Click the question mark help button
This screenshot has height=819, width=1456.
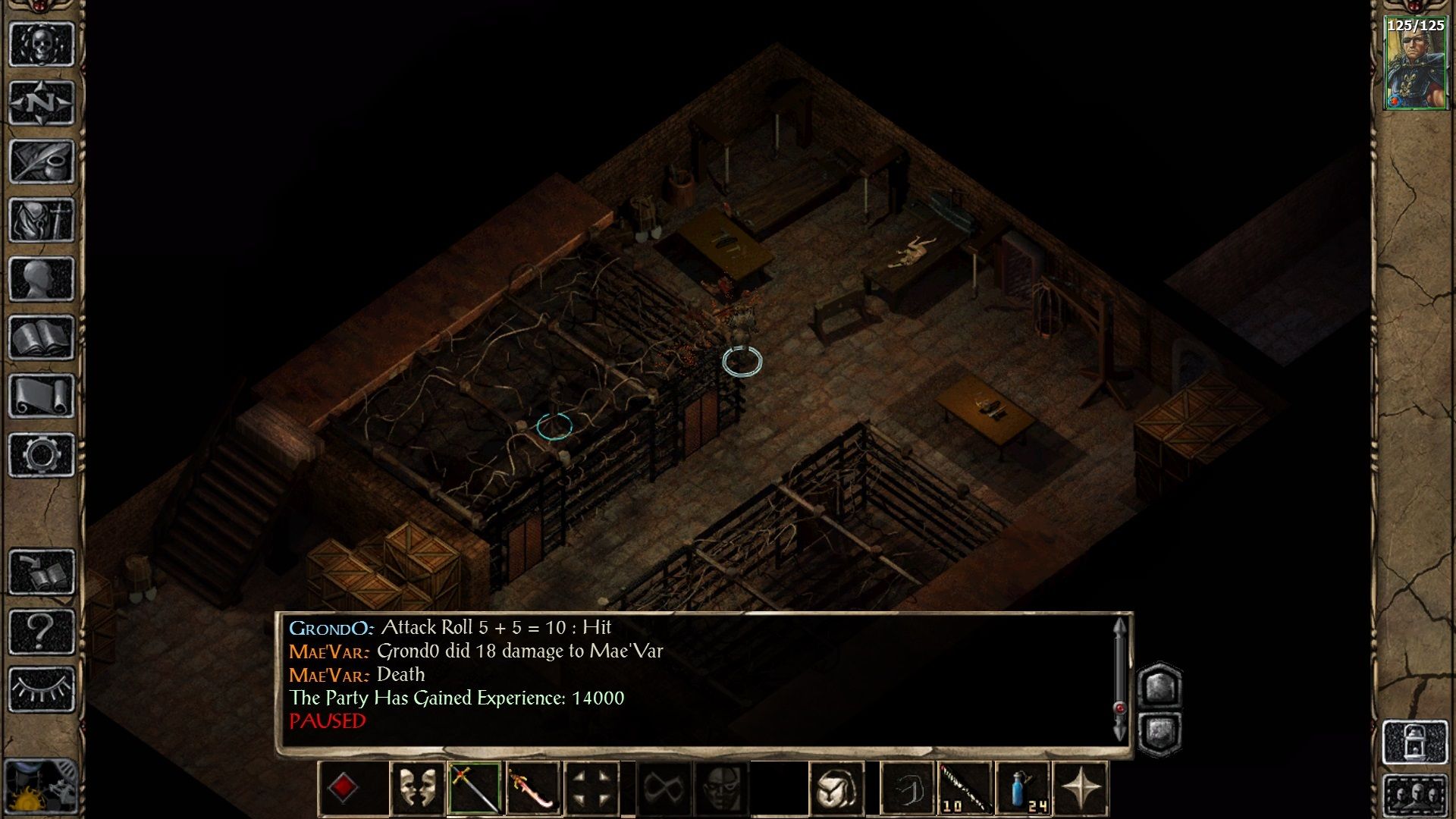42,631
